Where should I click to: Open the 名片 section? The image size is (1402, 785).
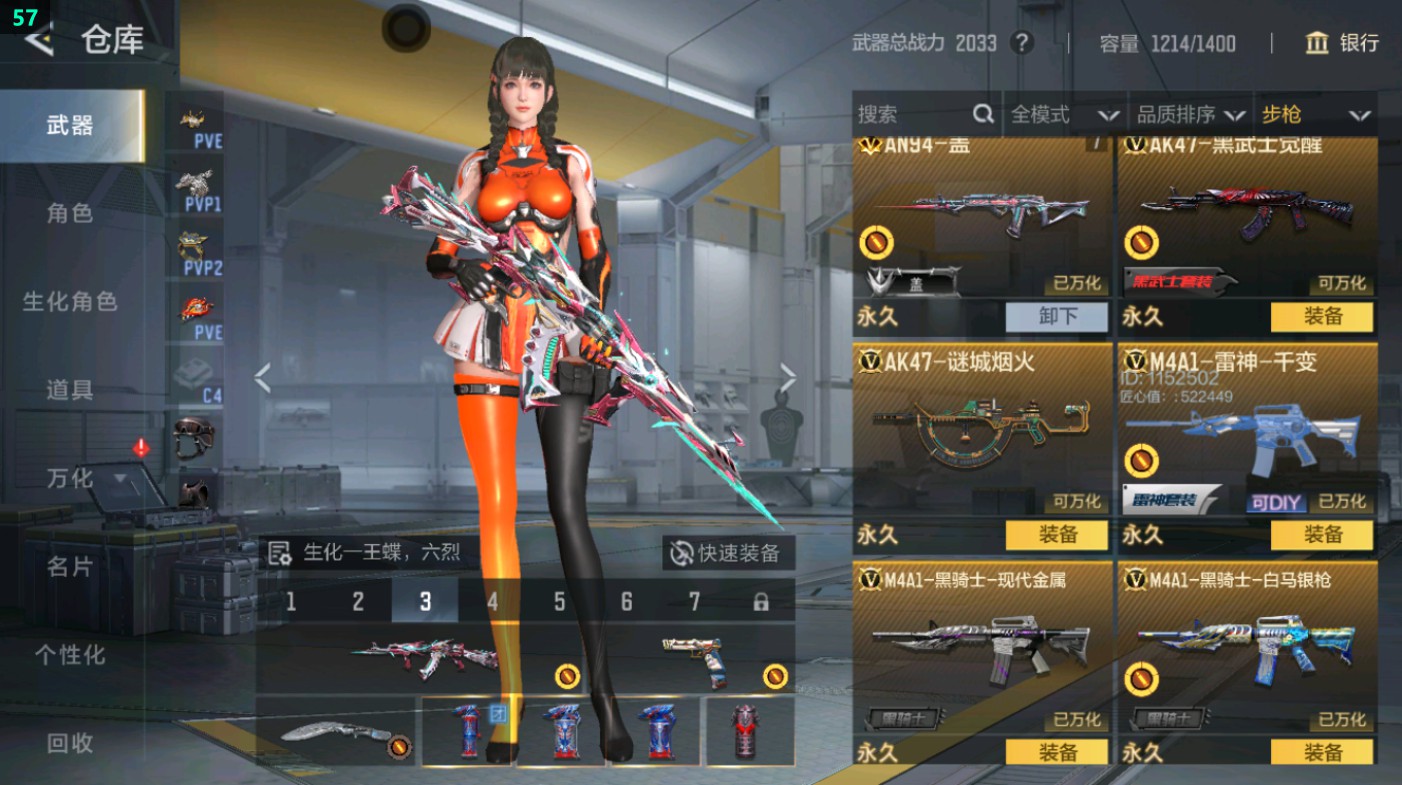tap(70, 567)
